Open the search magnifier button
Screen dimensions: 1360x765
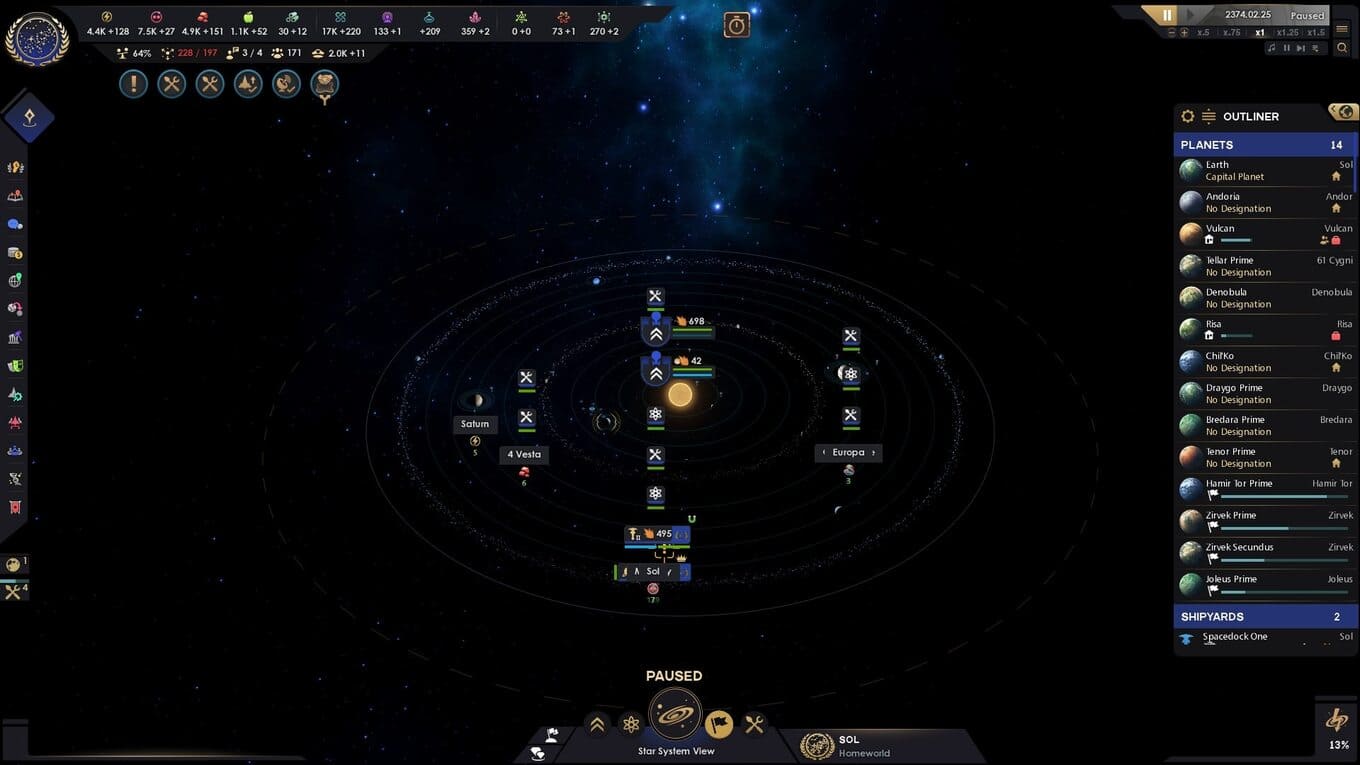(x=1342, y=48)
